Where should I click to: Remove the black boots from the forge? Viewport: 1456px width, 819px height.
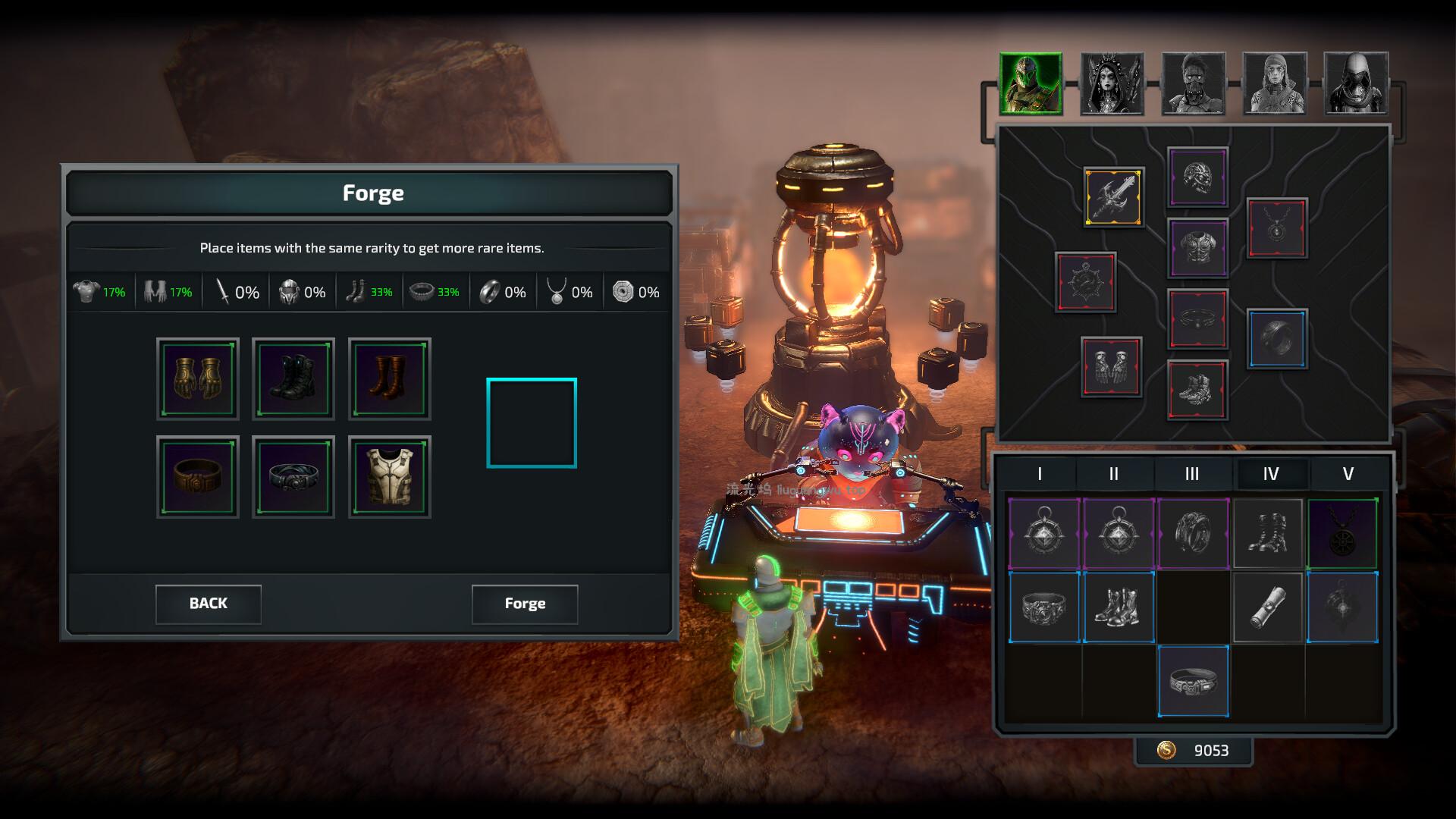(293, 379)
